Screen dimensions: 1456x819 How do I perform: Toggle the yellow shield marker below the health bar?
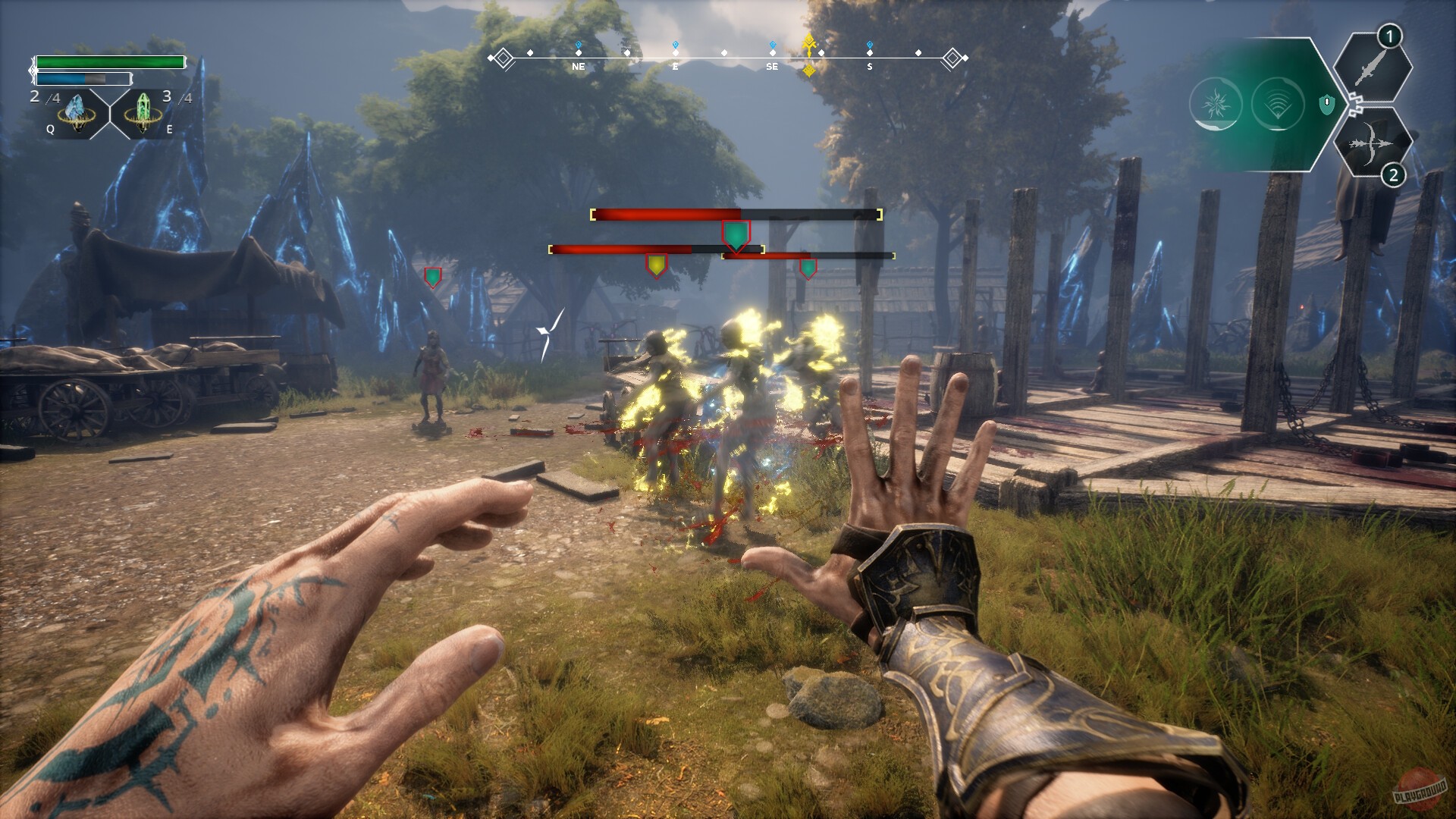click(x=656, y=264)
